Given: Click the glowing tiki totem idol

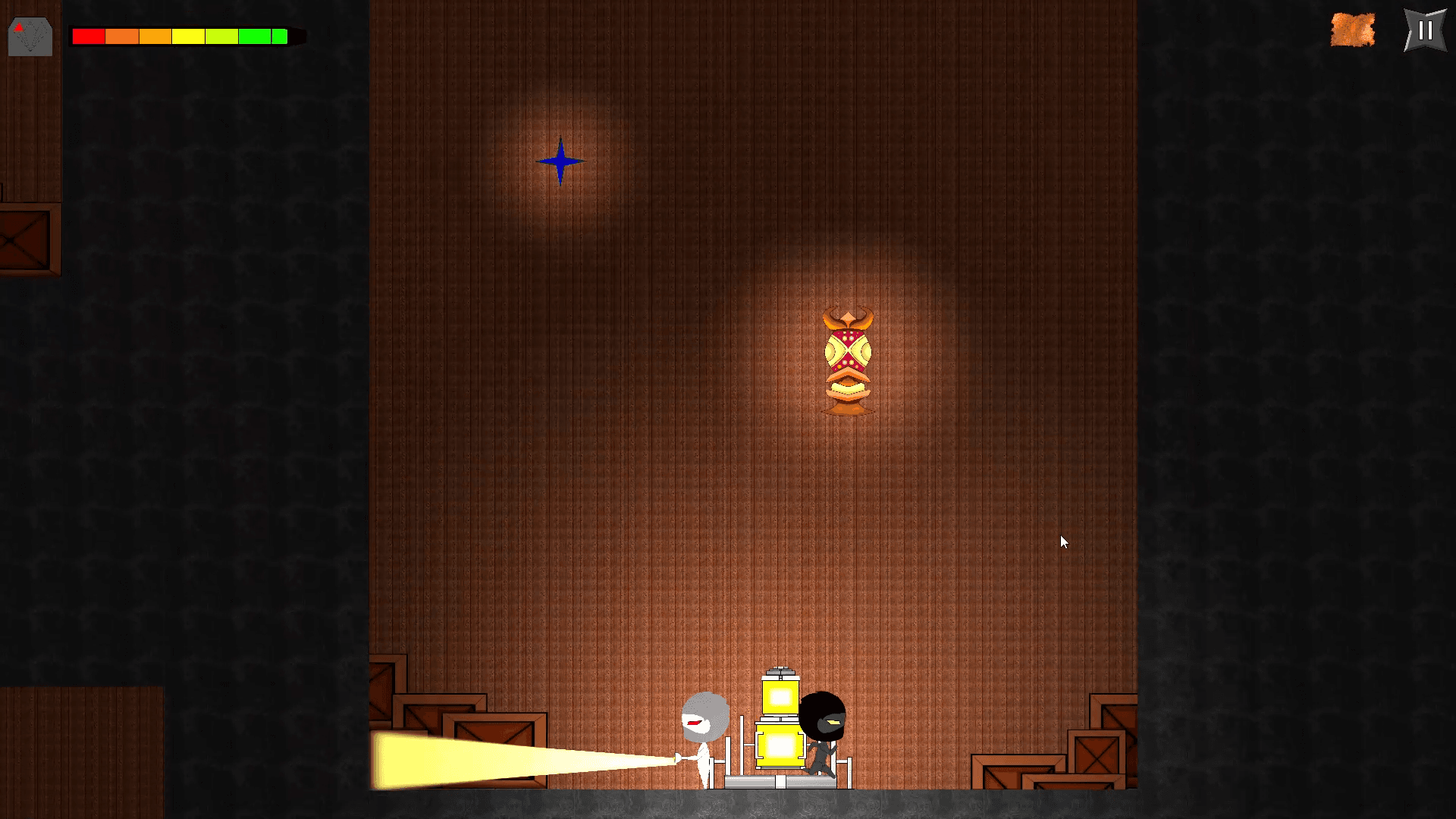Looking at the screenshot, I should (847, 360).
